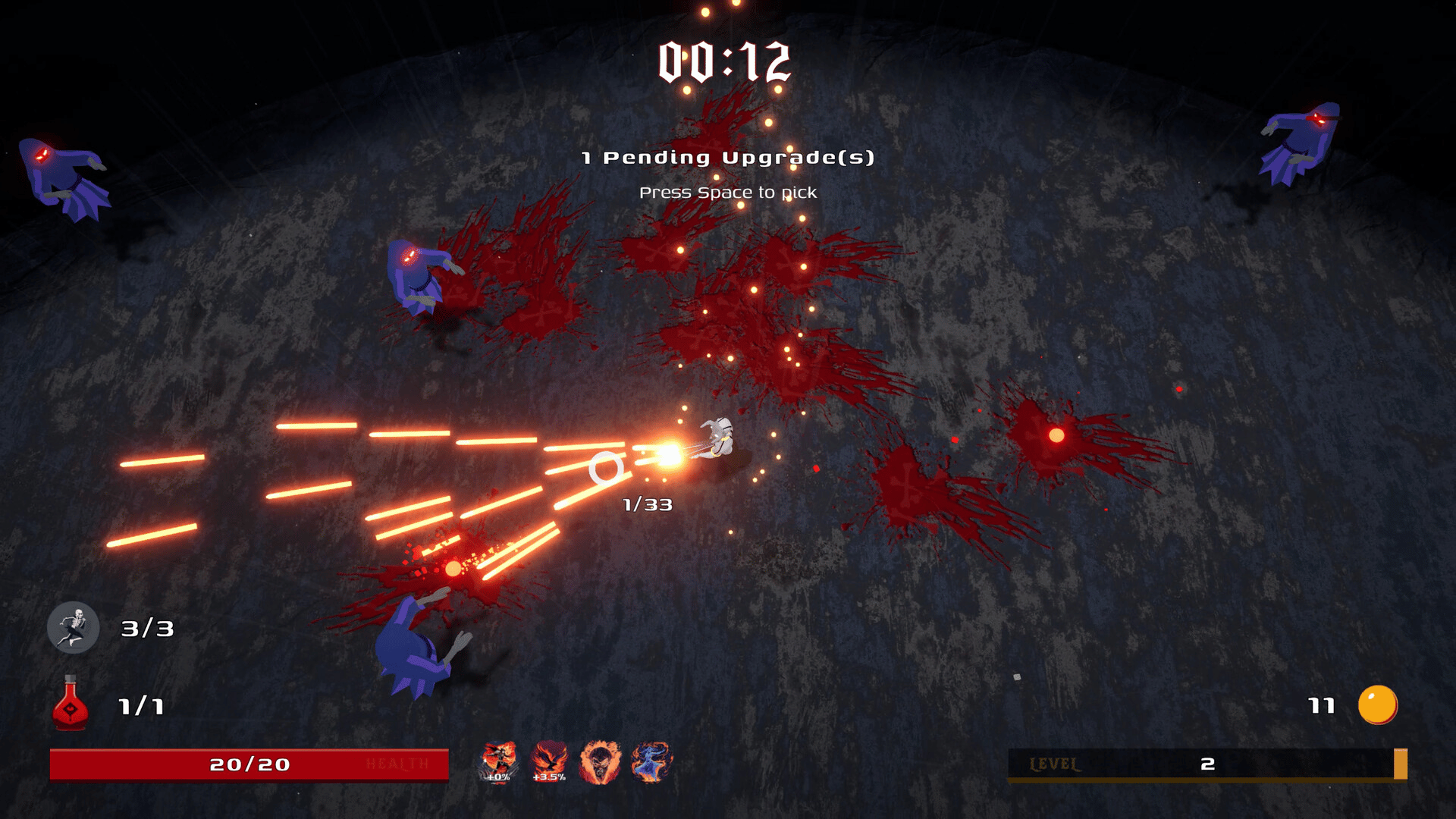Select the fiery warrior upgrade icon showing +0%
The image size is (1456, 819).
499,761
